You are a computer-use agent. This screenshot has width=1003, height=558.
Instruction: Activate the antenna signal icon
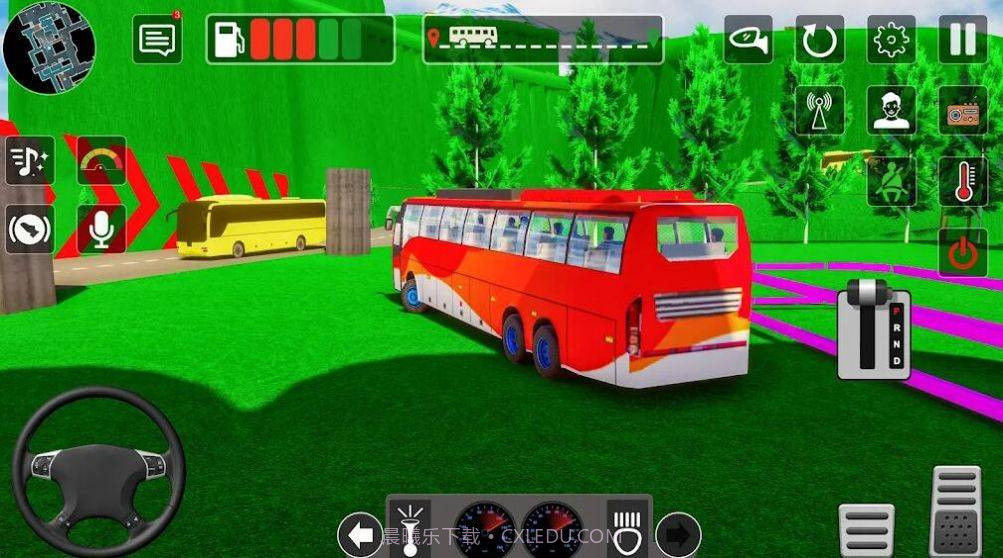tap(820, 110)
